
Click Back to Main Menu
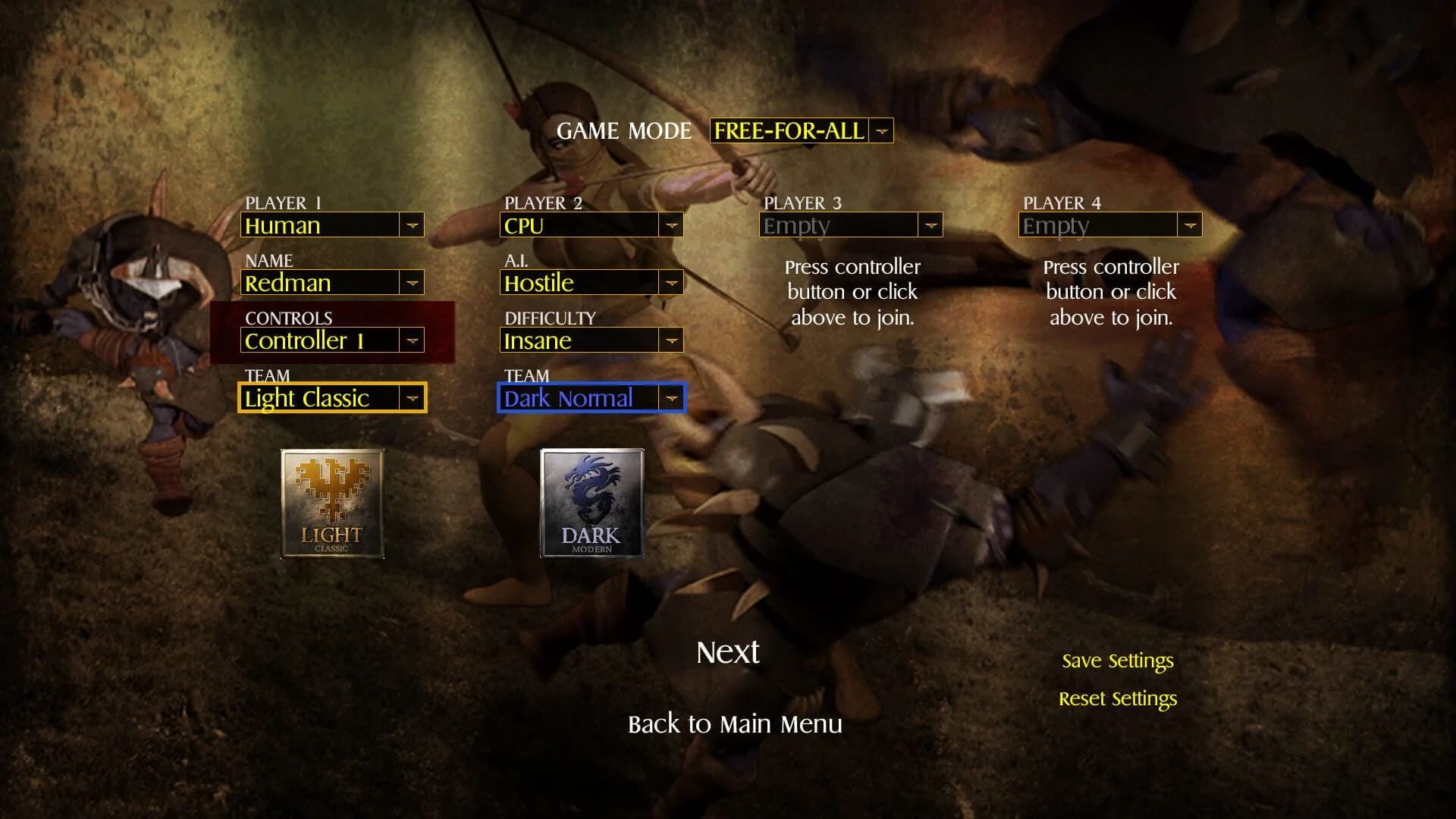click(733, 724)
